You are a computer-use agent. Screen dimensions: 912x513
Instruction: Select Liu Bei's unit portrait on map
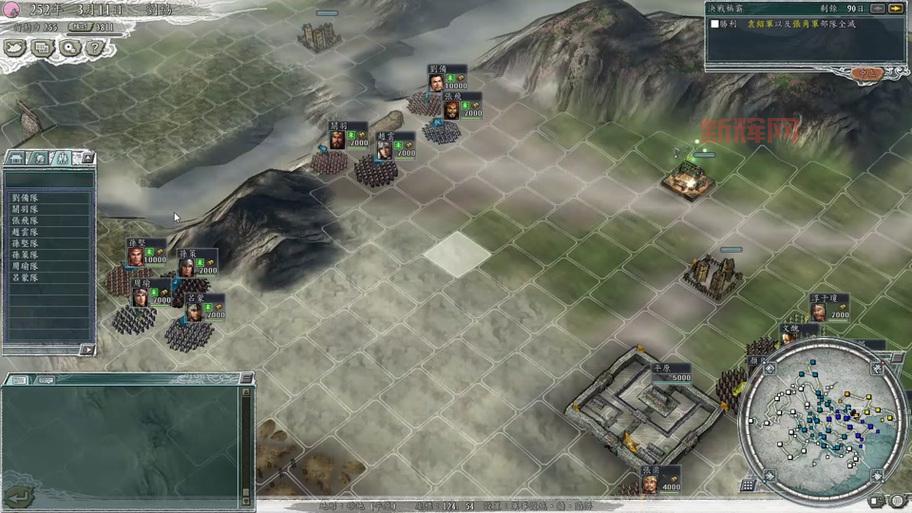tap(437, 81)
